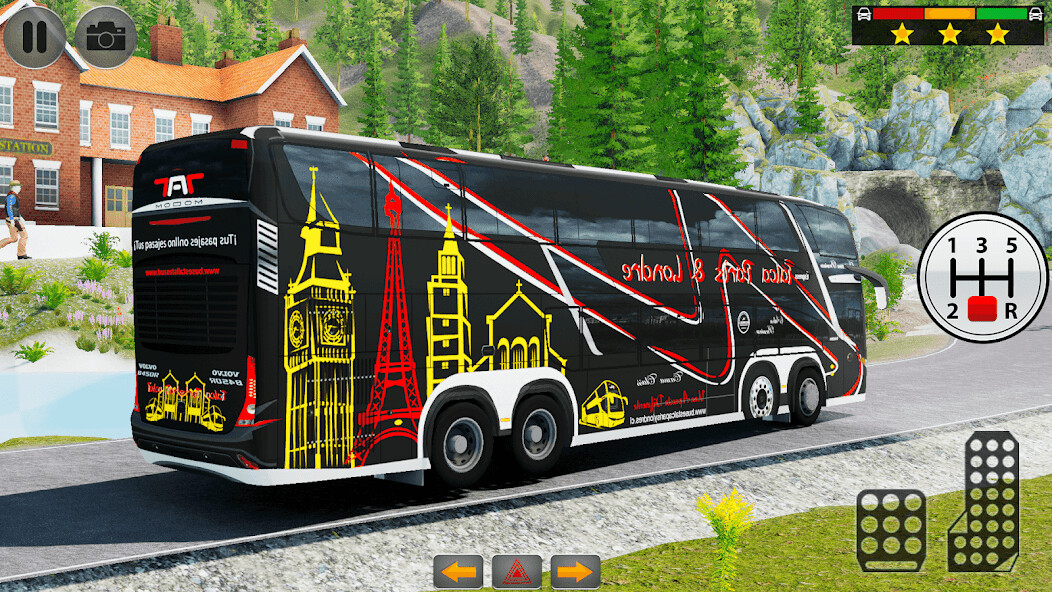The width and height of the screenshot is (1052, 592).
Task: Switch camera view with the camera button
Action: pos(105,37)
